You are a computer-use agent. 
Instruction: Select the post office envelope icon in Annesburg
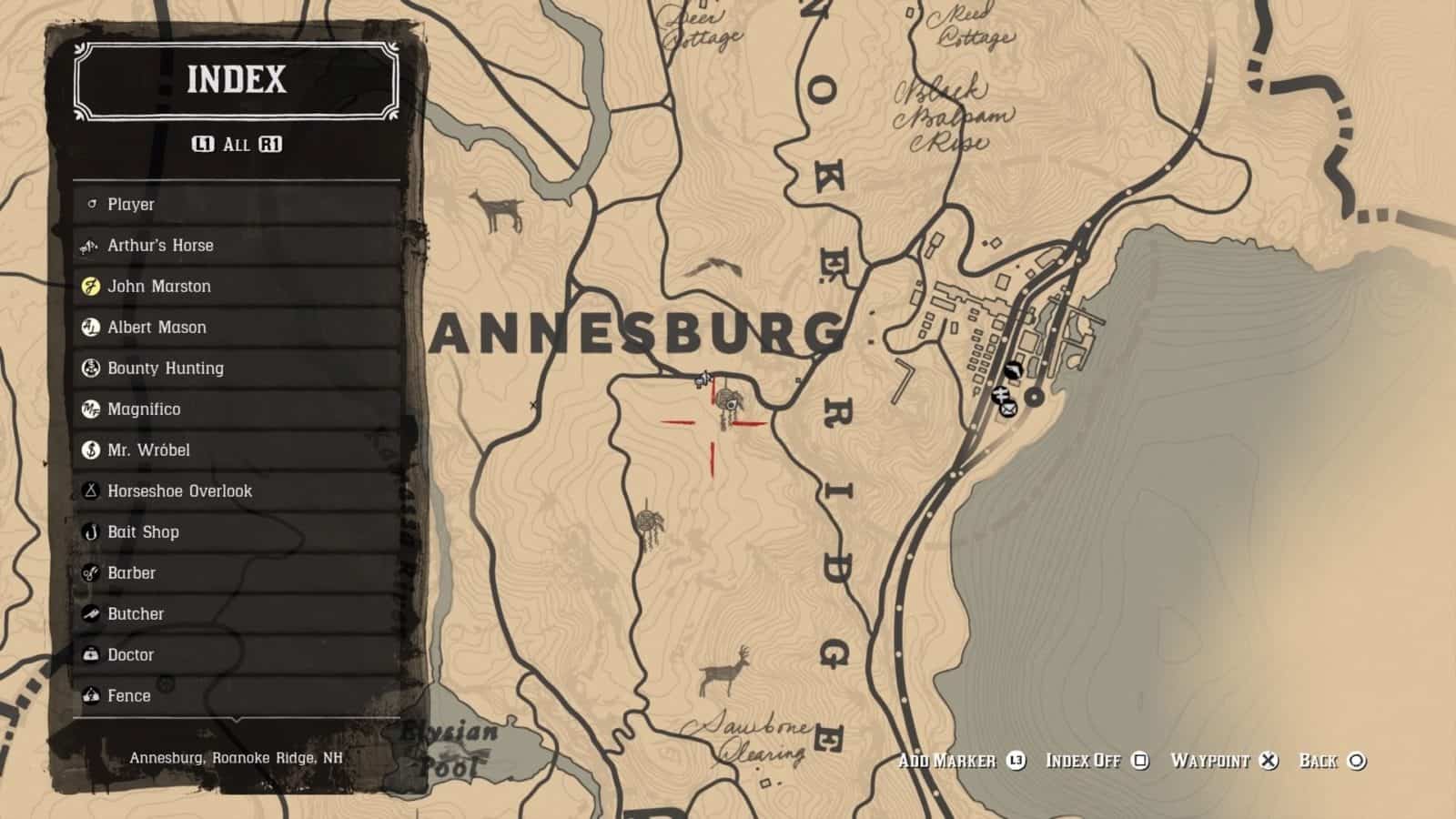point(1008,409)
